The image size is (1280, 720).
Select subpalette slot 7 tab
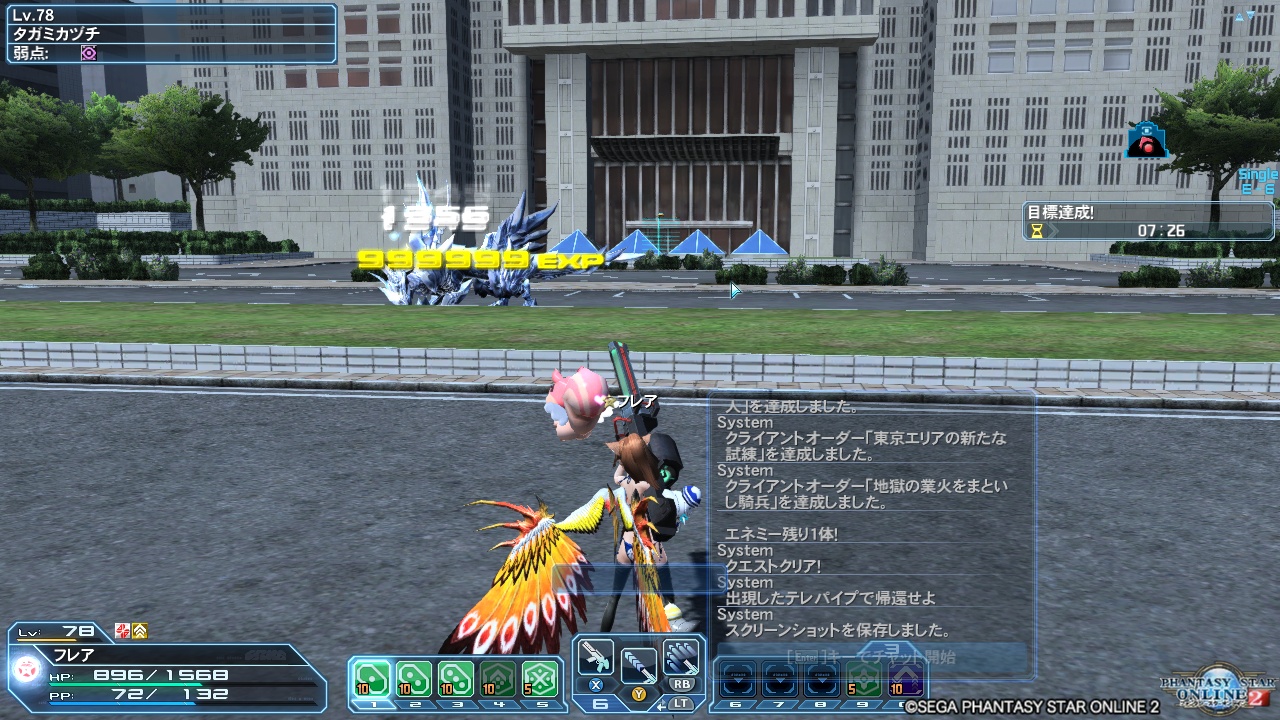point(780,702)
